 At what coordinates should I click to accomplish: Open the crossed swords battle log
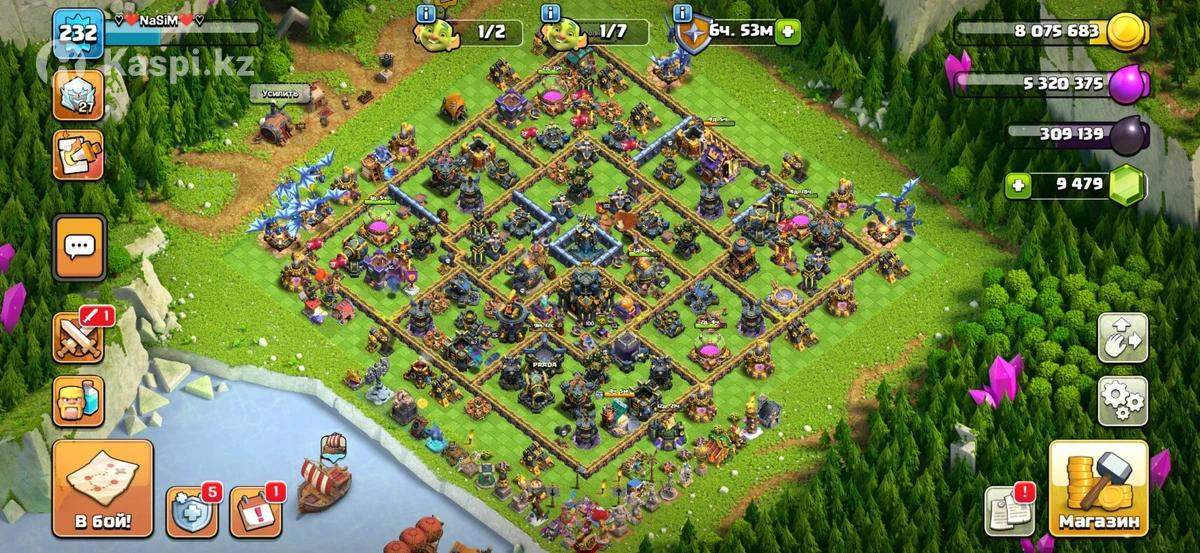pos(78,338)
